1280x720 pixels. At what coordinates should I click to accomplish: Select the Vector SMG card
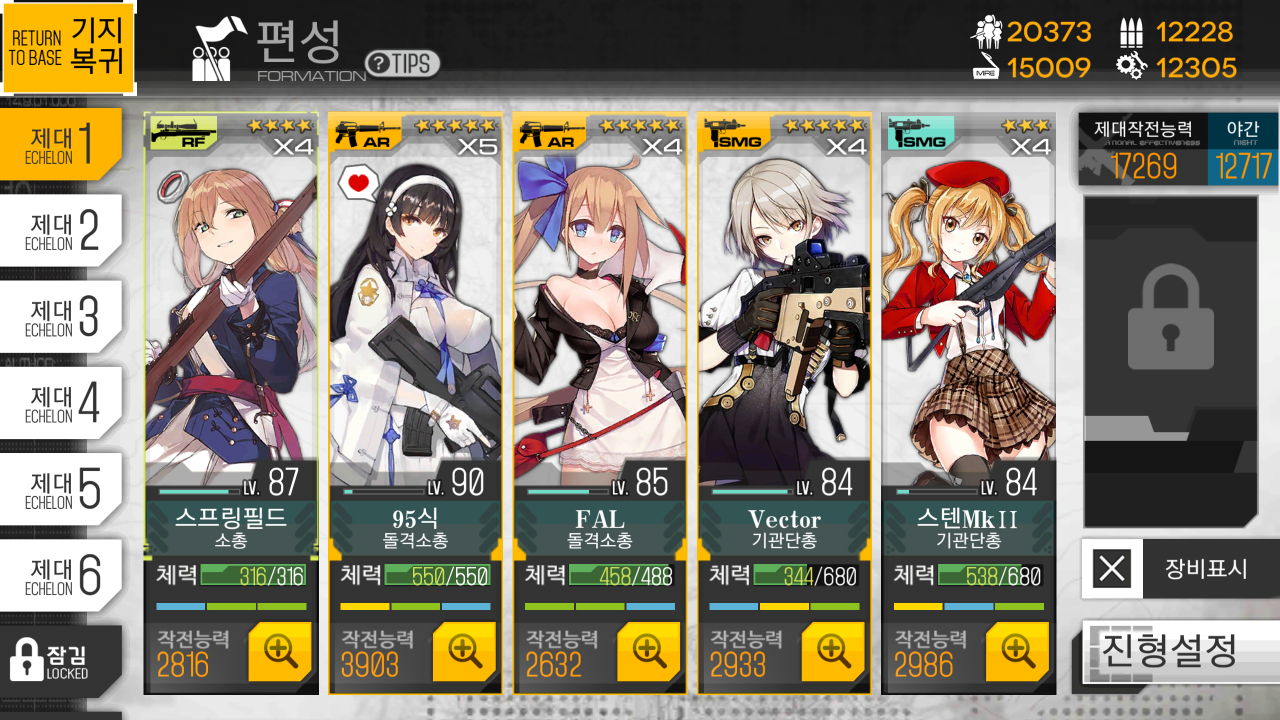(784, 320)
